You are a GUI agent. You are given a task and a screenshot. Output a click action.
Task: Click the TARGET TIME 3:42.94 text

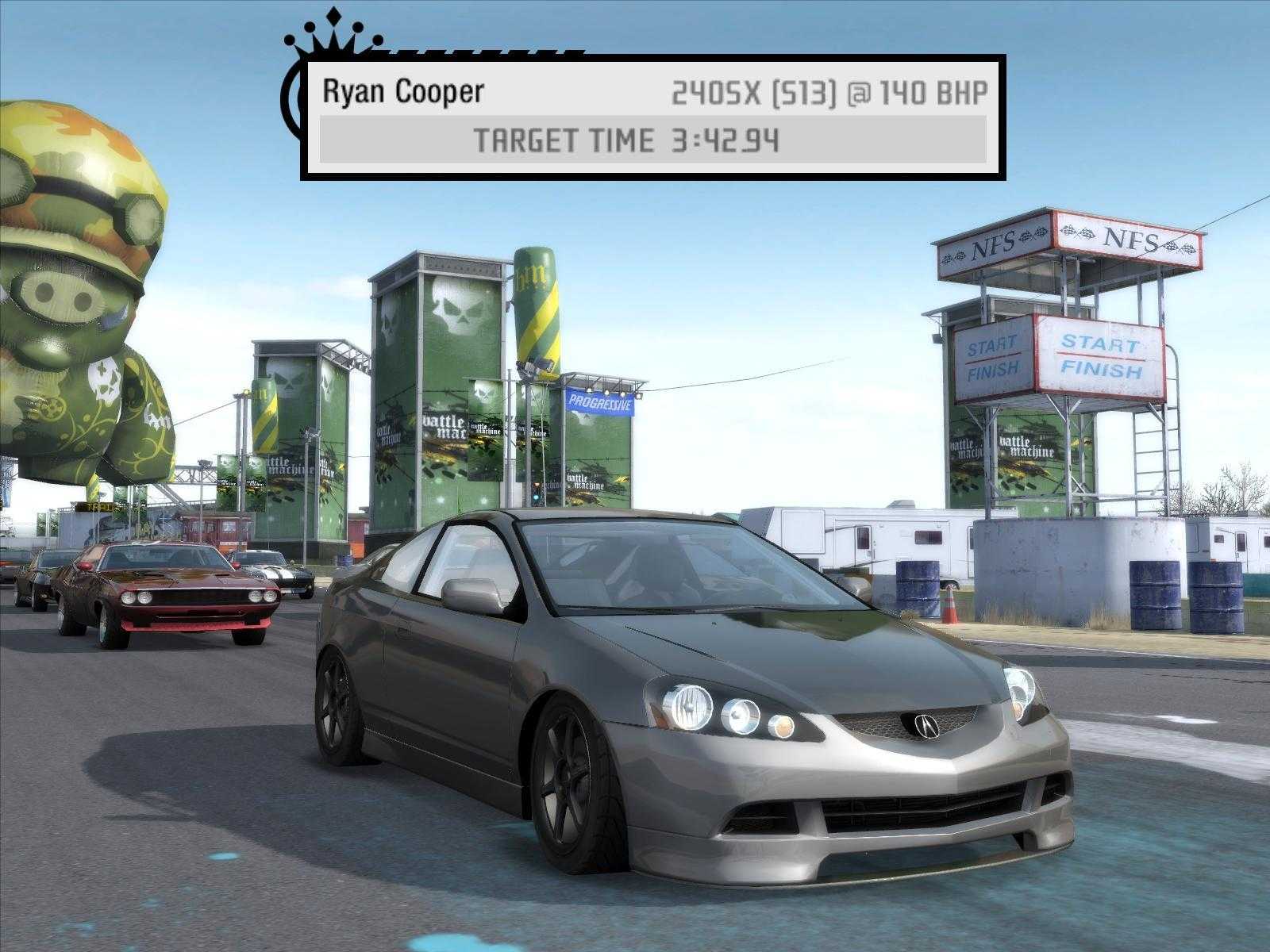tap(627, 140)
